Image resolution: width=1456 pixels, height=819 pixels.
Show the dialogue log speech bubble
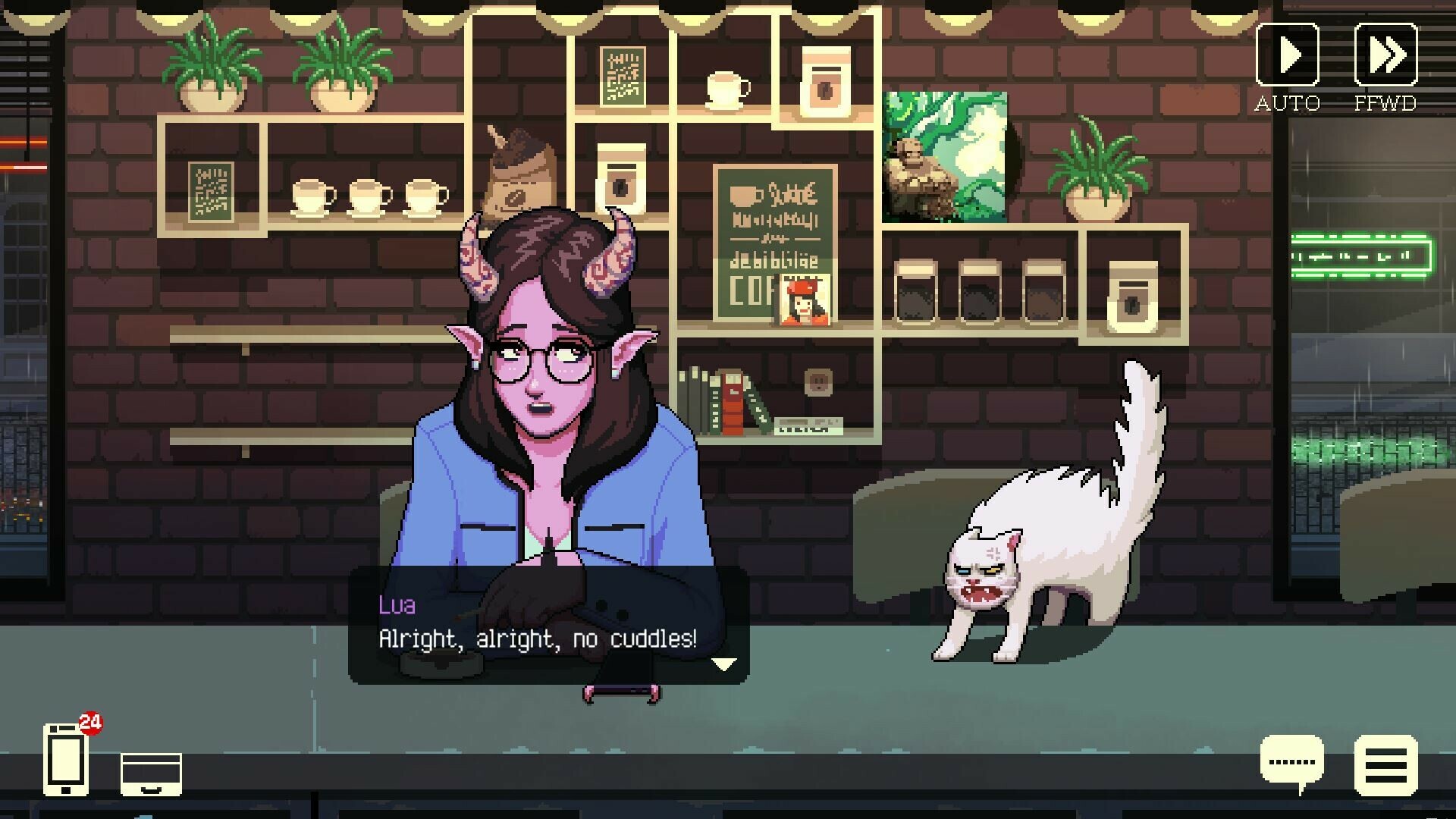[x=1292, y=763]
